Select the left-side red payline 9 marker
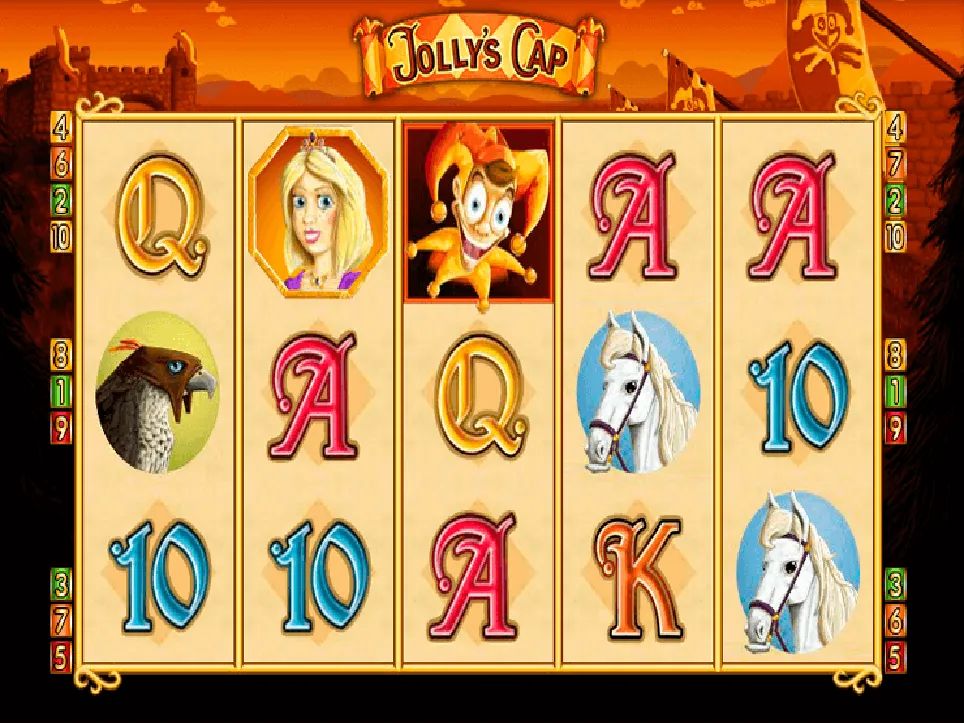This screenshot has width=964, height=723. pyautogui.click(x=62, y=428)
